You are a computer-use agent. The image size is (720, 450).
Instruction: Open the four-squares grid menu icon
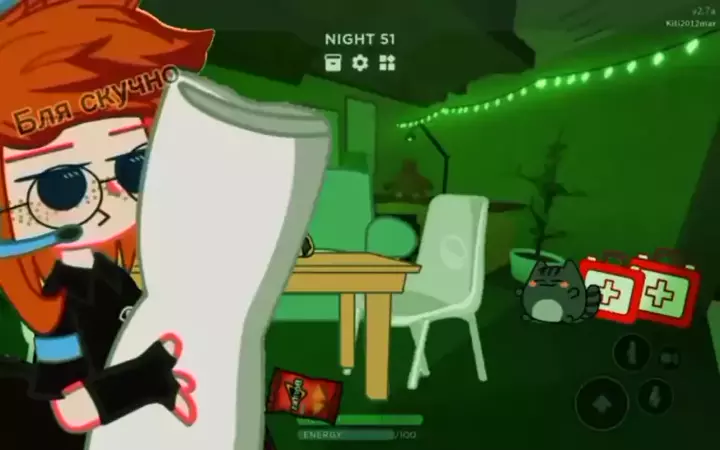click(x=387, y=62)
